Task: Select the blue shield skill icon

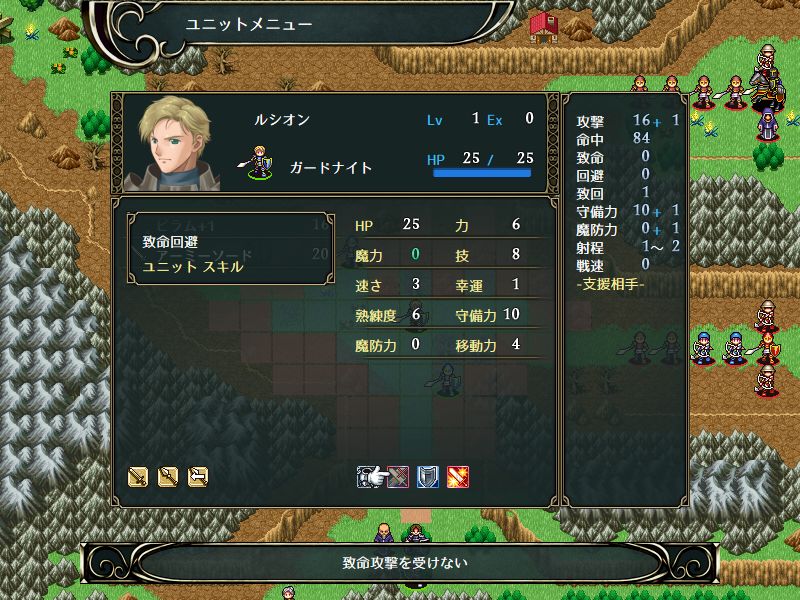Action: pyautogui.click(x=428, y=477)
